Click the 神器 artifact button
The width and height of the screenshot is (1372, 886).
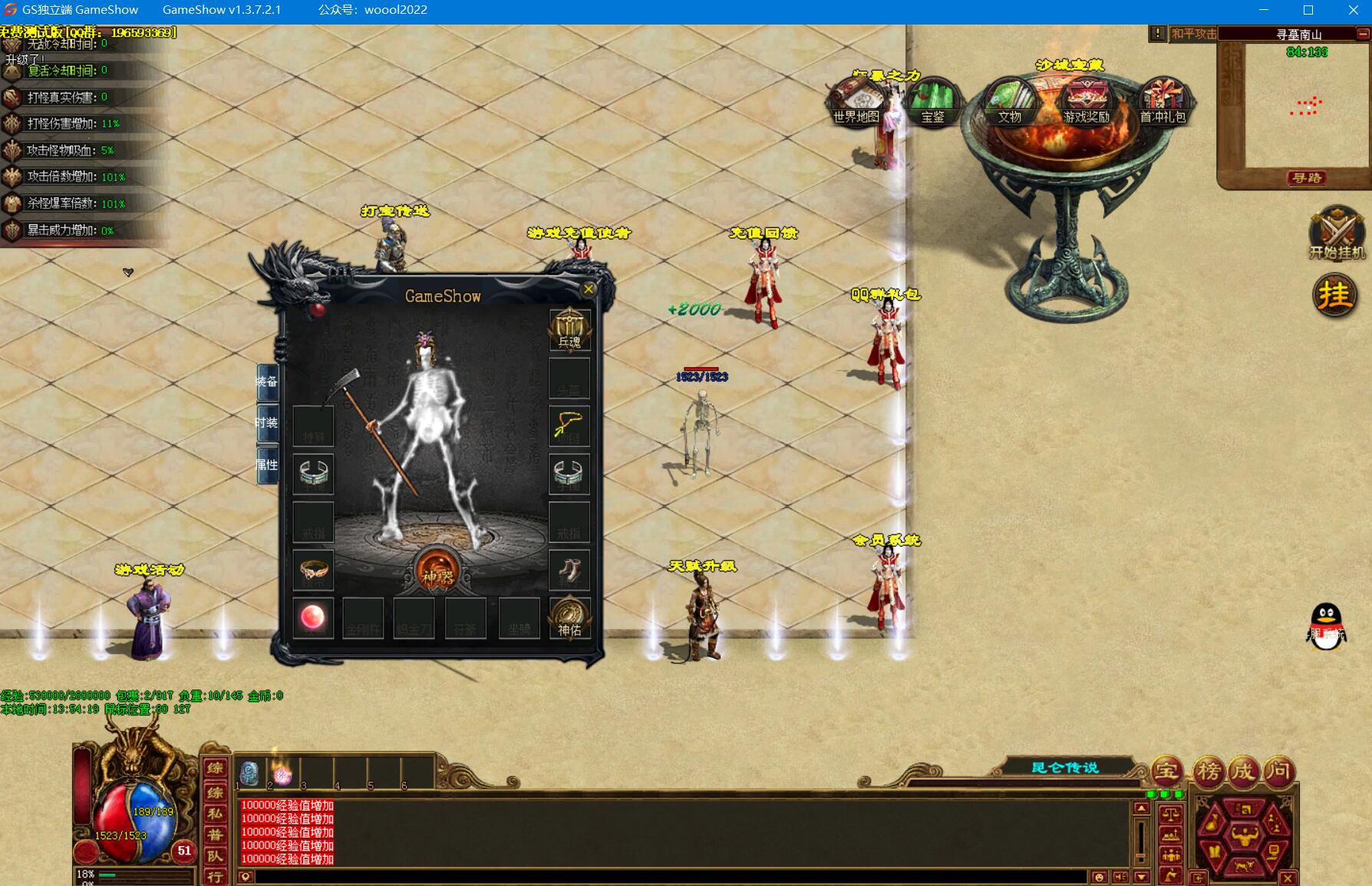pos(437,574)
